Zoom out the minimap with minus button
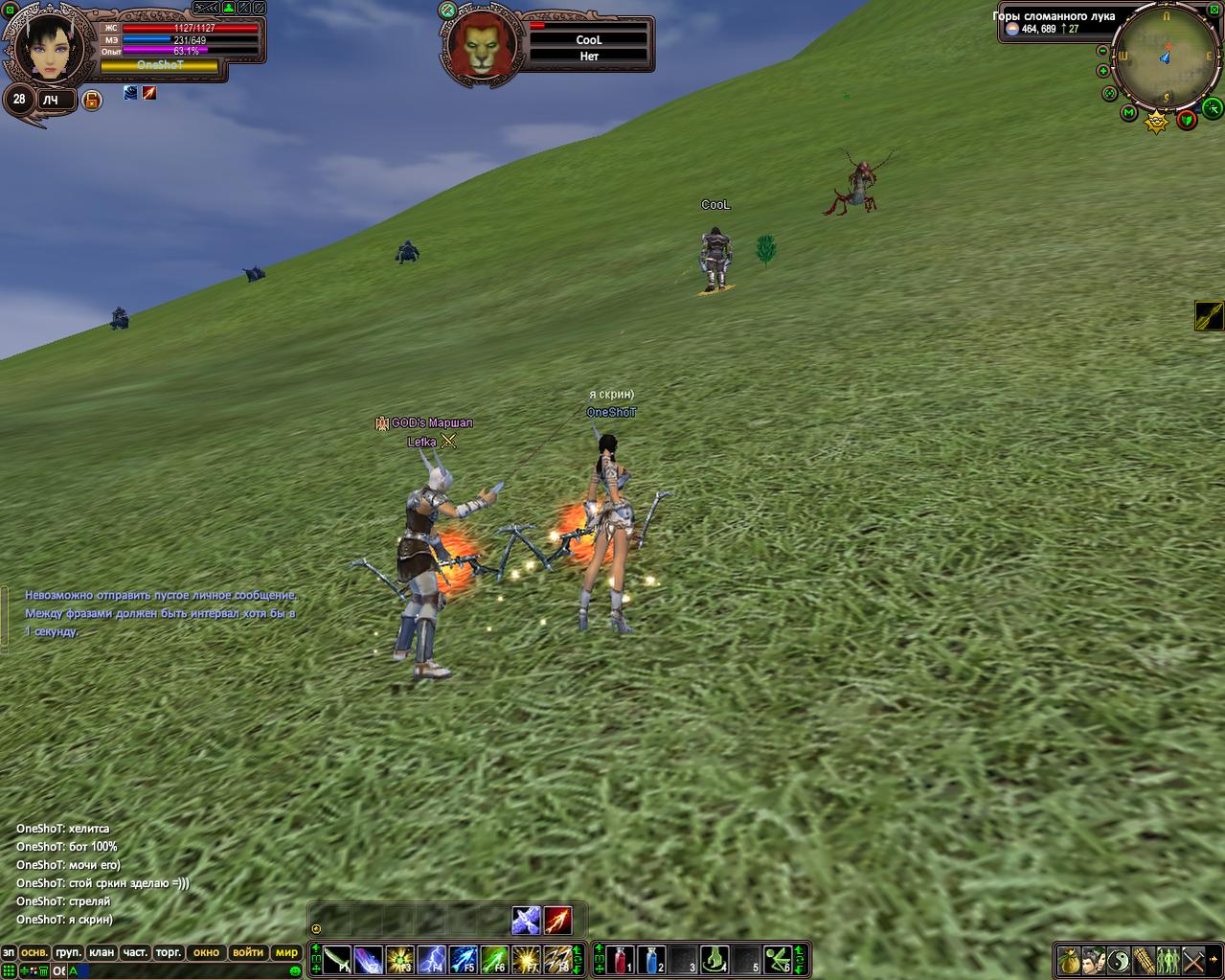The image size is (1225, 980). click(x=1102, y=51)
